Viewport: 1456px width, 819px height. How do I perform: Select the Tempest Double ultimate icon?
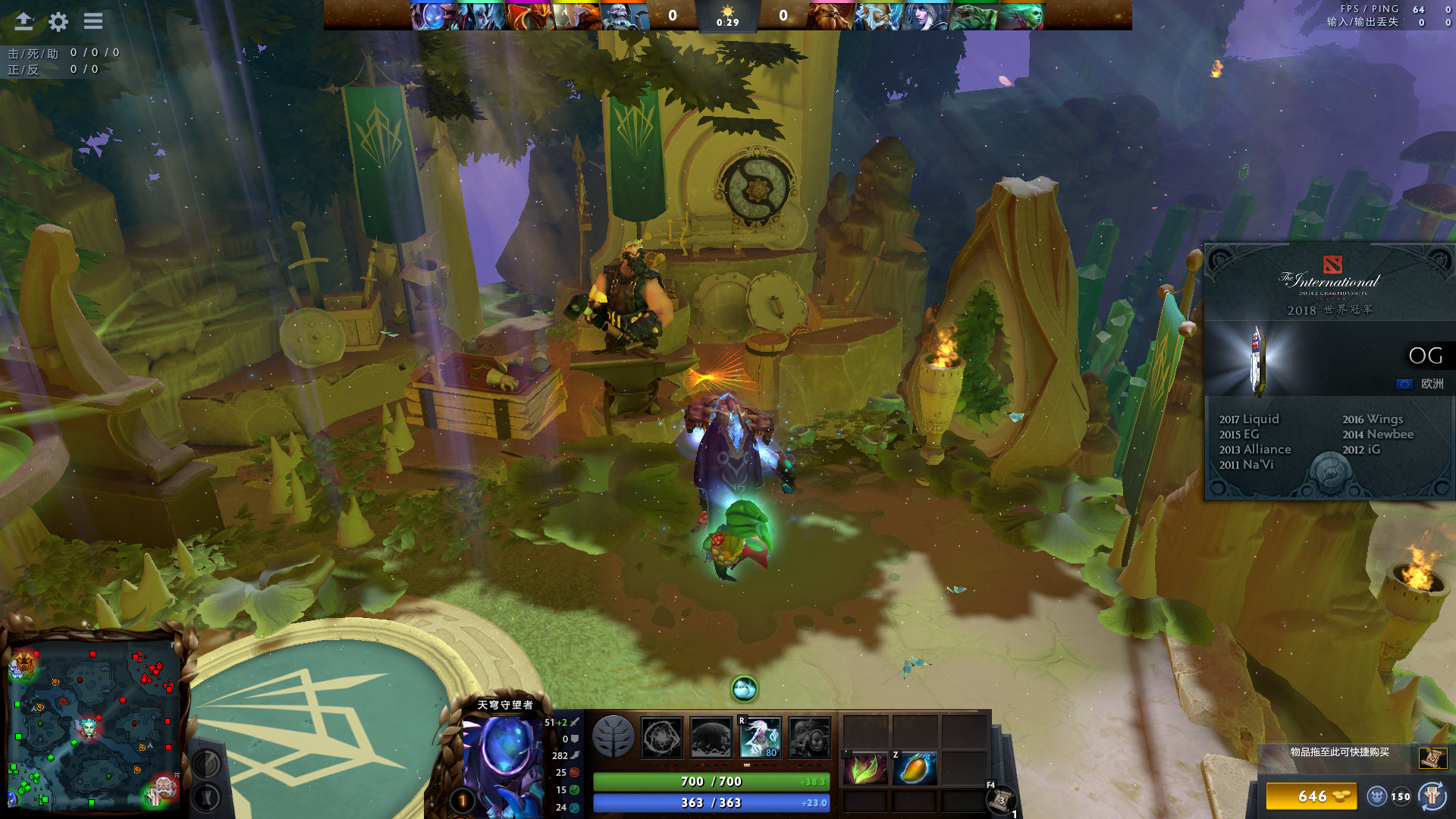point(809,737)
